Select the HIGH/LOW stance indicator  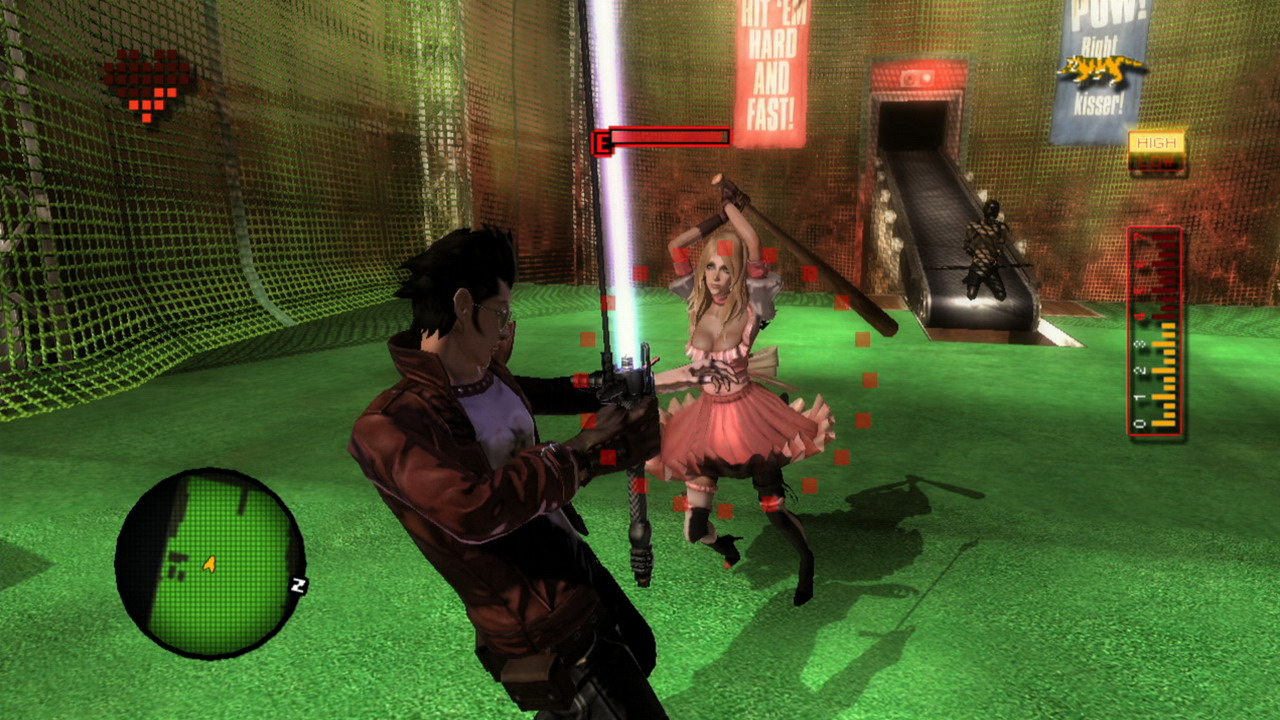tap(1157, 152)
